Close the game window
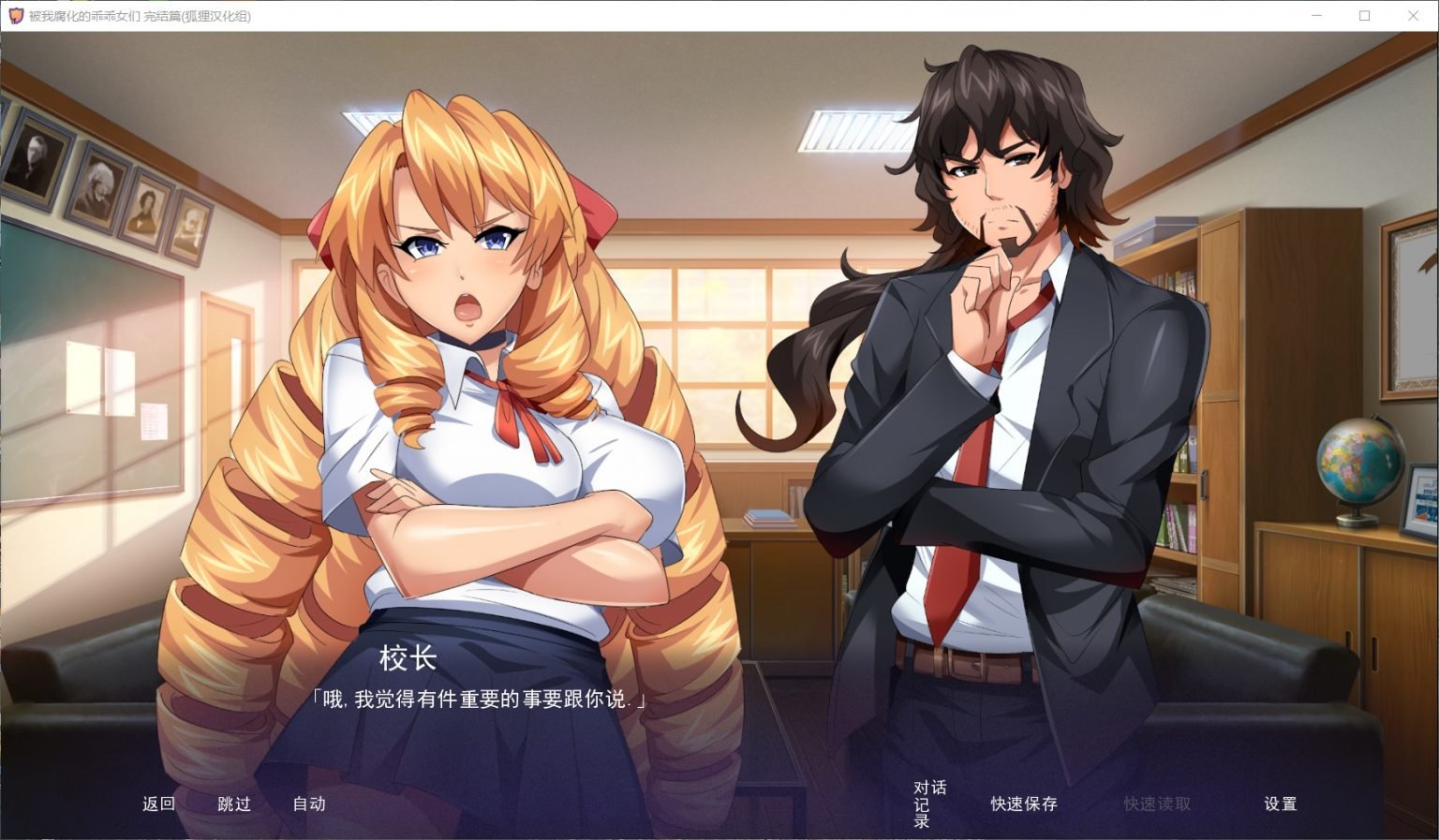Image resolution: width=1439 pixels, height=840 pixels. tap(1413, 16)
